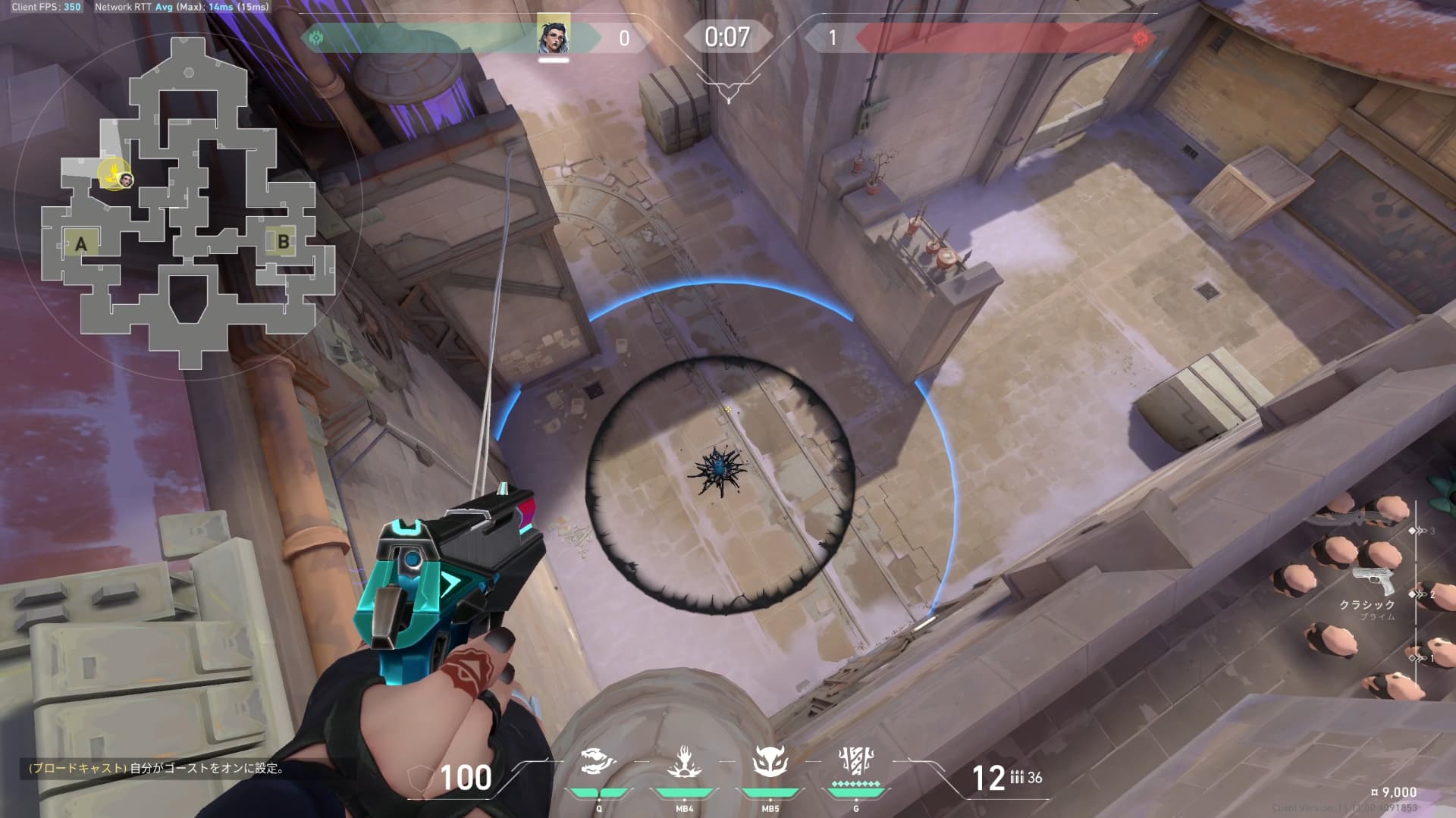The image size is (1456, 818).
Task: Select the B site marker on minimap
Action: pyautogui.click(x=283, y=242)
